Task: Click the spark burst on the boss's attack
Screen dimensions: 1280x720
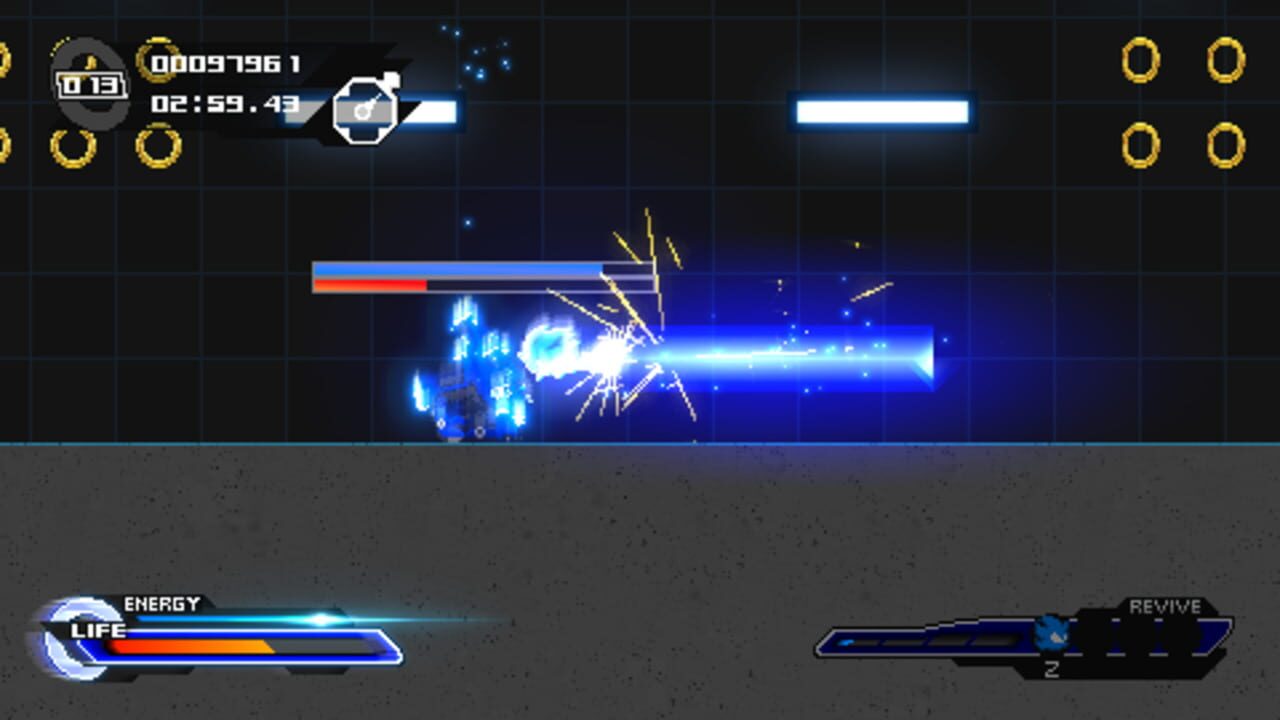Action: tap(615, 350)
